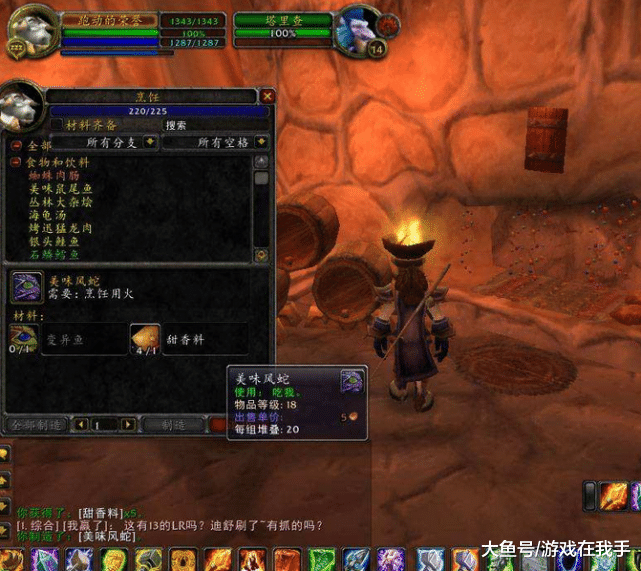Close the cooking (烹饪) window

[267, 96]
